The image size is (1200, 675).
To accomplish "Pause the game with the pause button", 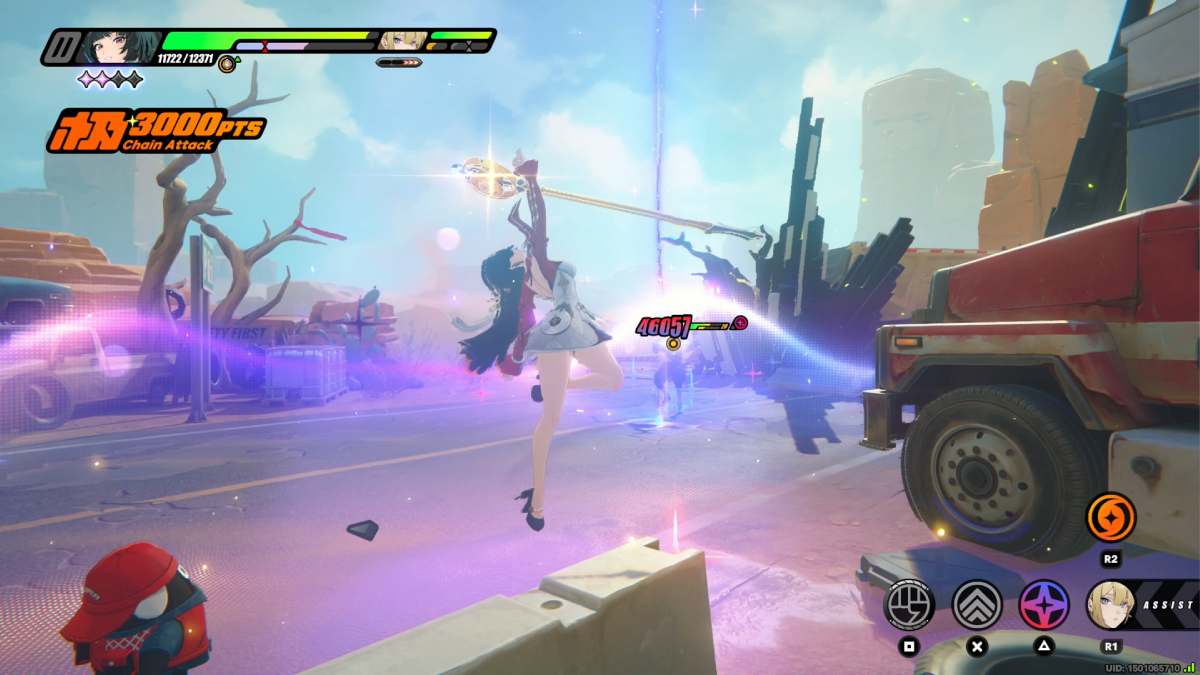I will (x=61, y=47).
